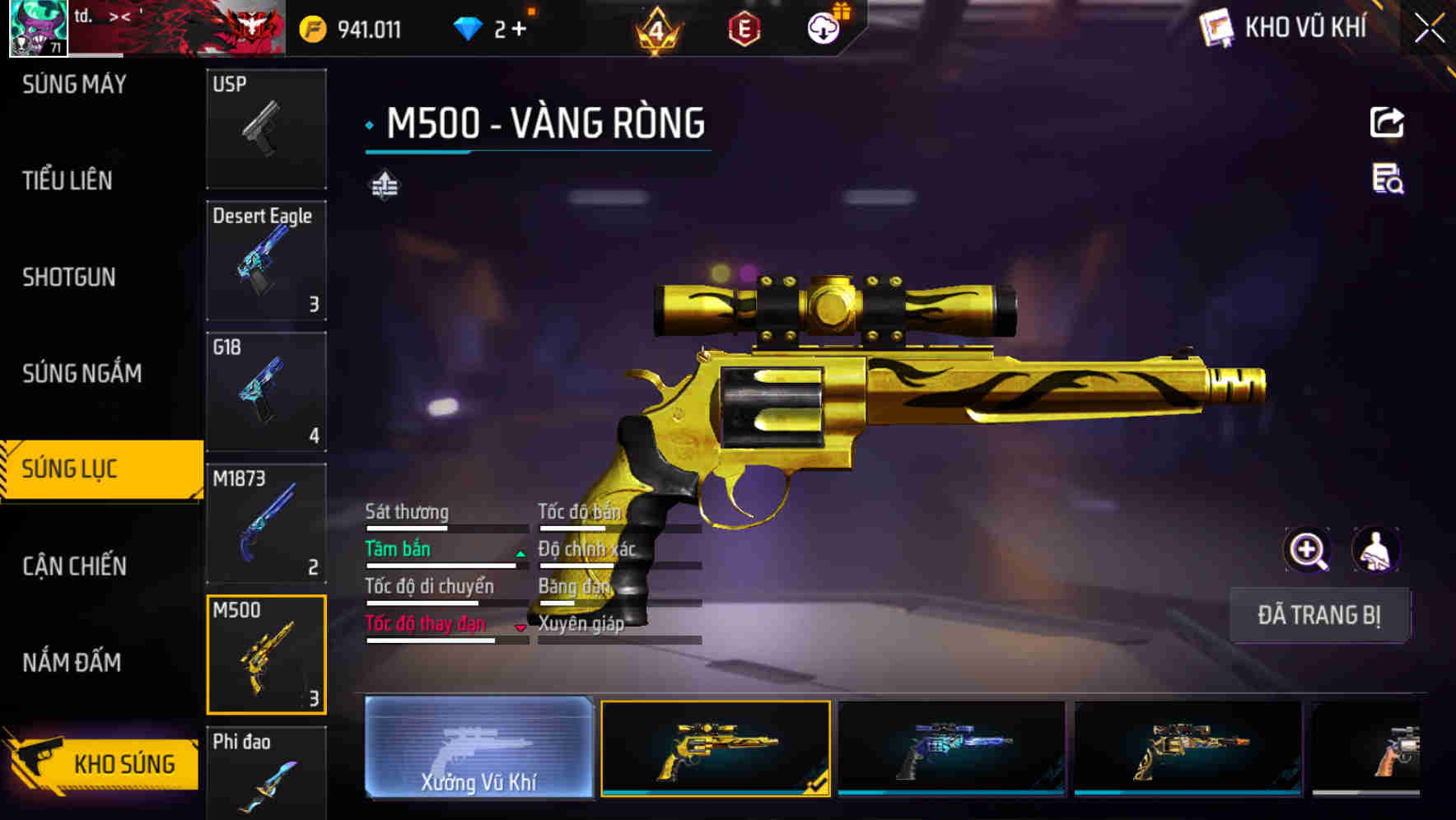Zoom the weapon with the magnifier icon

(1308, 549)
